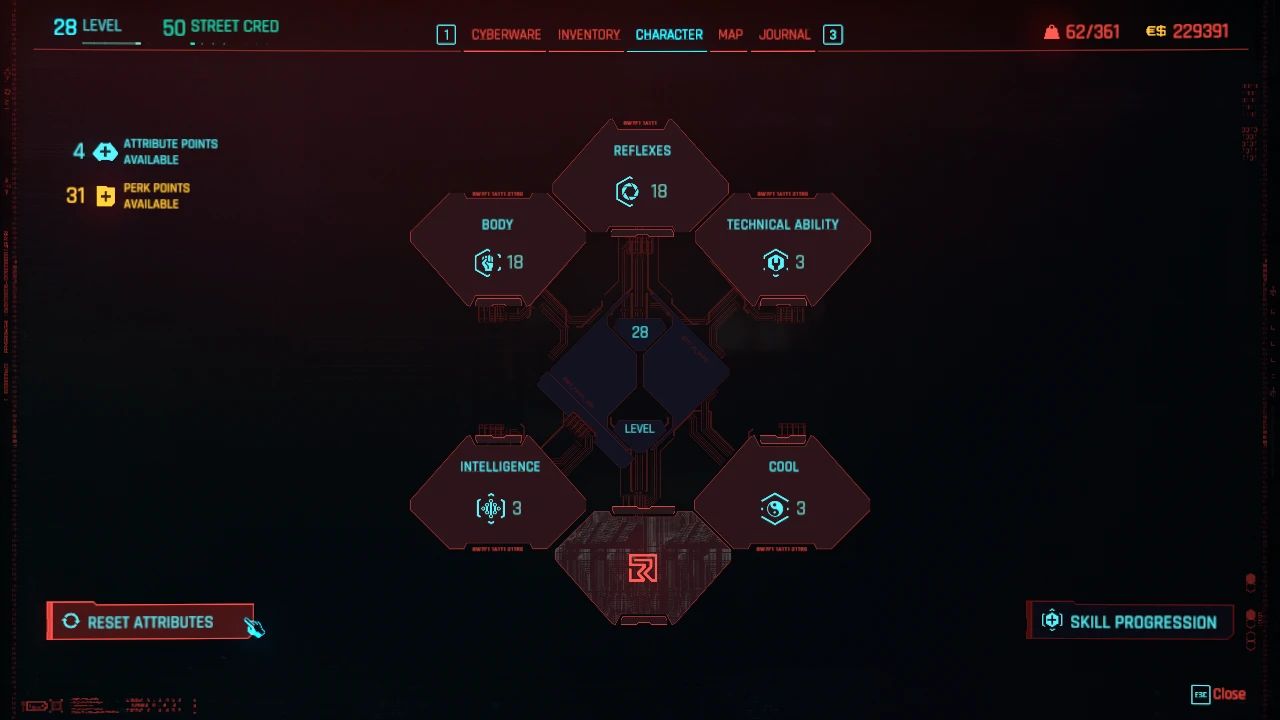Viewport: 1280px width, 720px height.
Task: Click the blue attribute points icon
Action: point(105,152)
